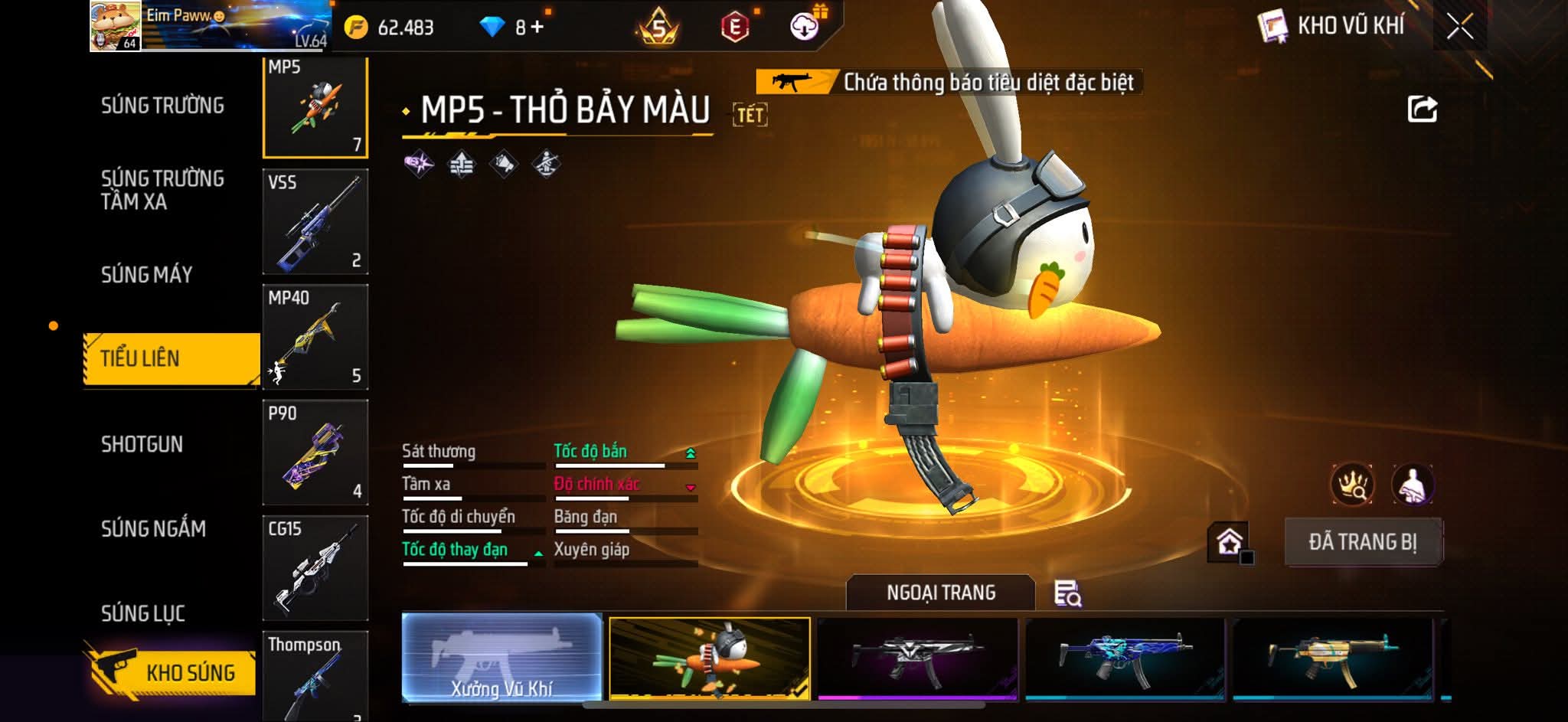This screenshot has height=722, width=1568.
Task: Select the Súng Trường Tầm Xa category
Action: coord(162,190)
